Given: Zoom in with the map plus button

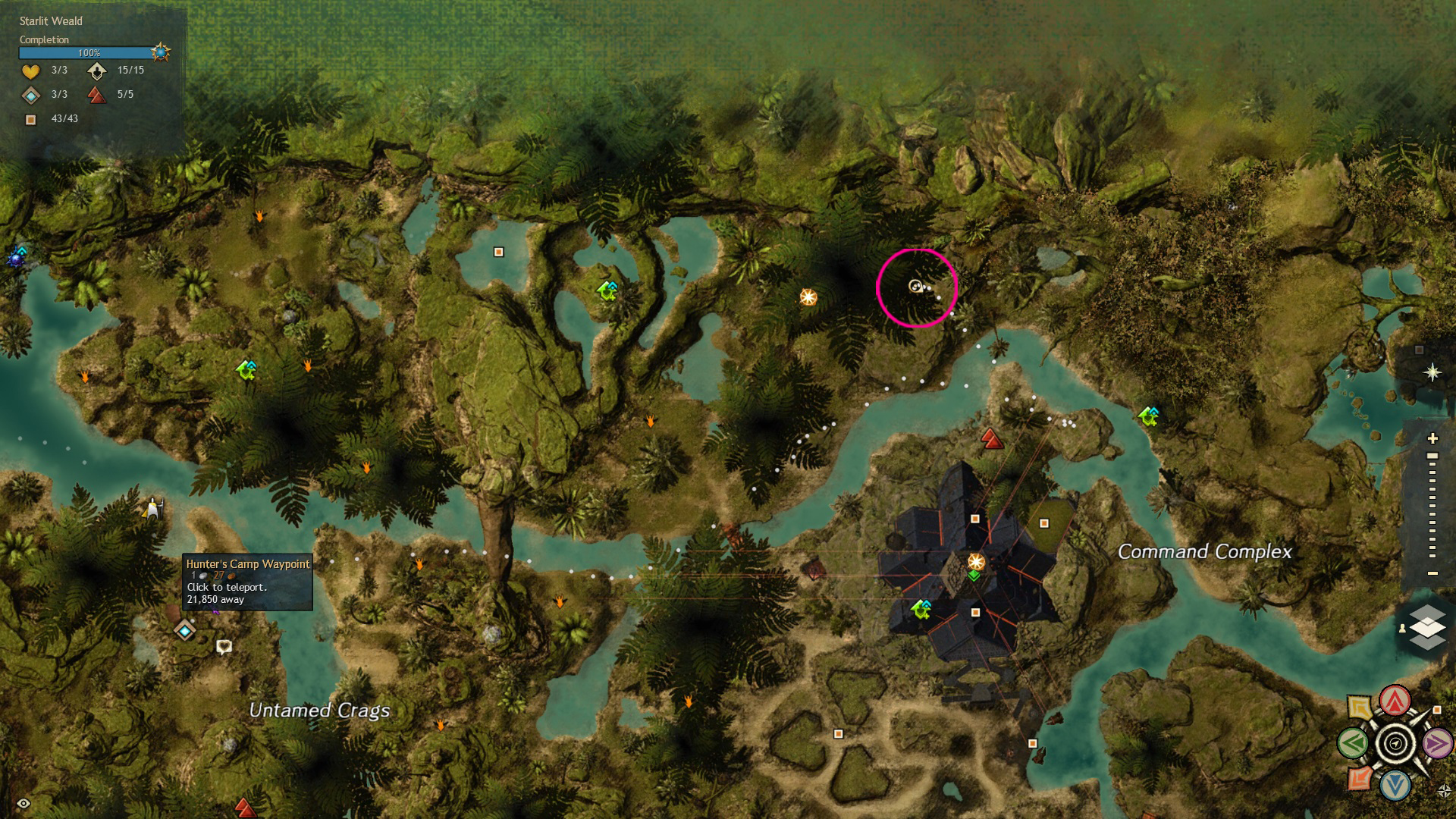Looking at the screenshot, I should coord(1432,438).
